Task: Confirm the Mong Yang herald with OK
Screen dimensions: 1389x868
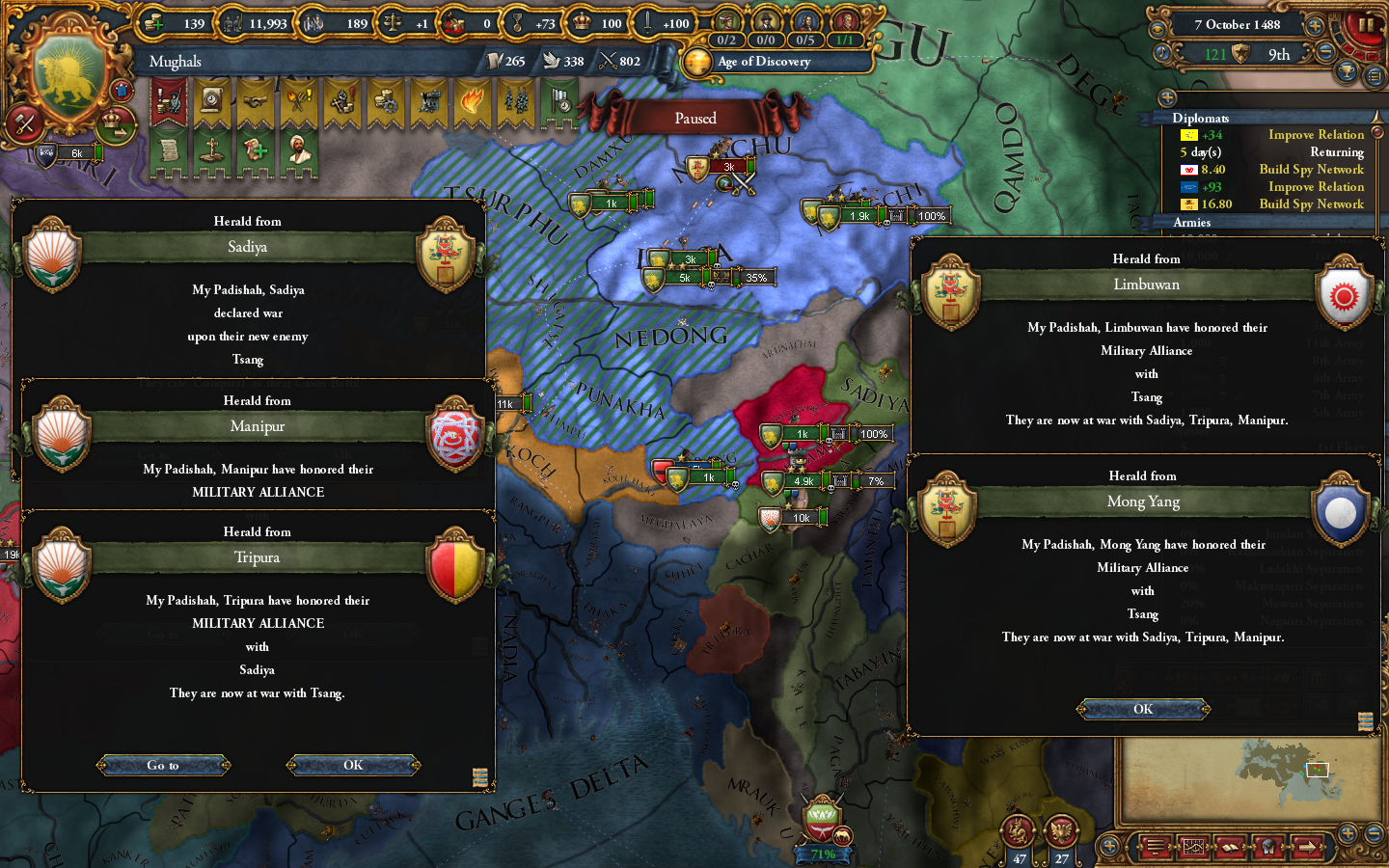Action: 1143,709
